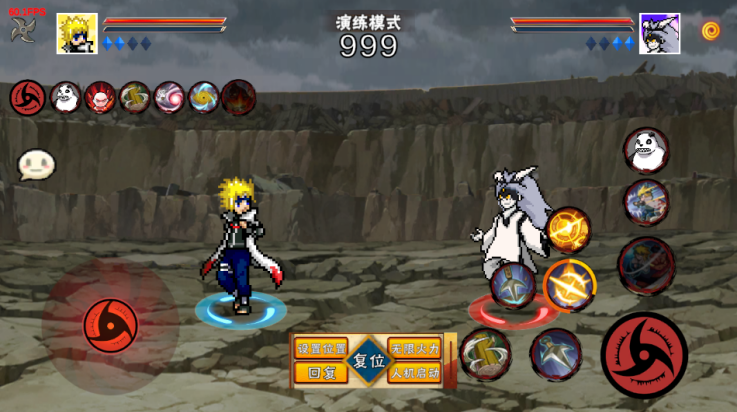Click the grey shuriken icon under the FPS counter
Image resolution: width=737 pixels, height=412 pixels.
22,30
